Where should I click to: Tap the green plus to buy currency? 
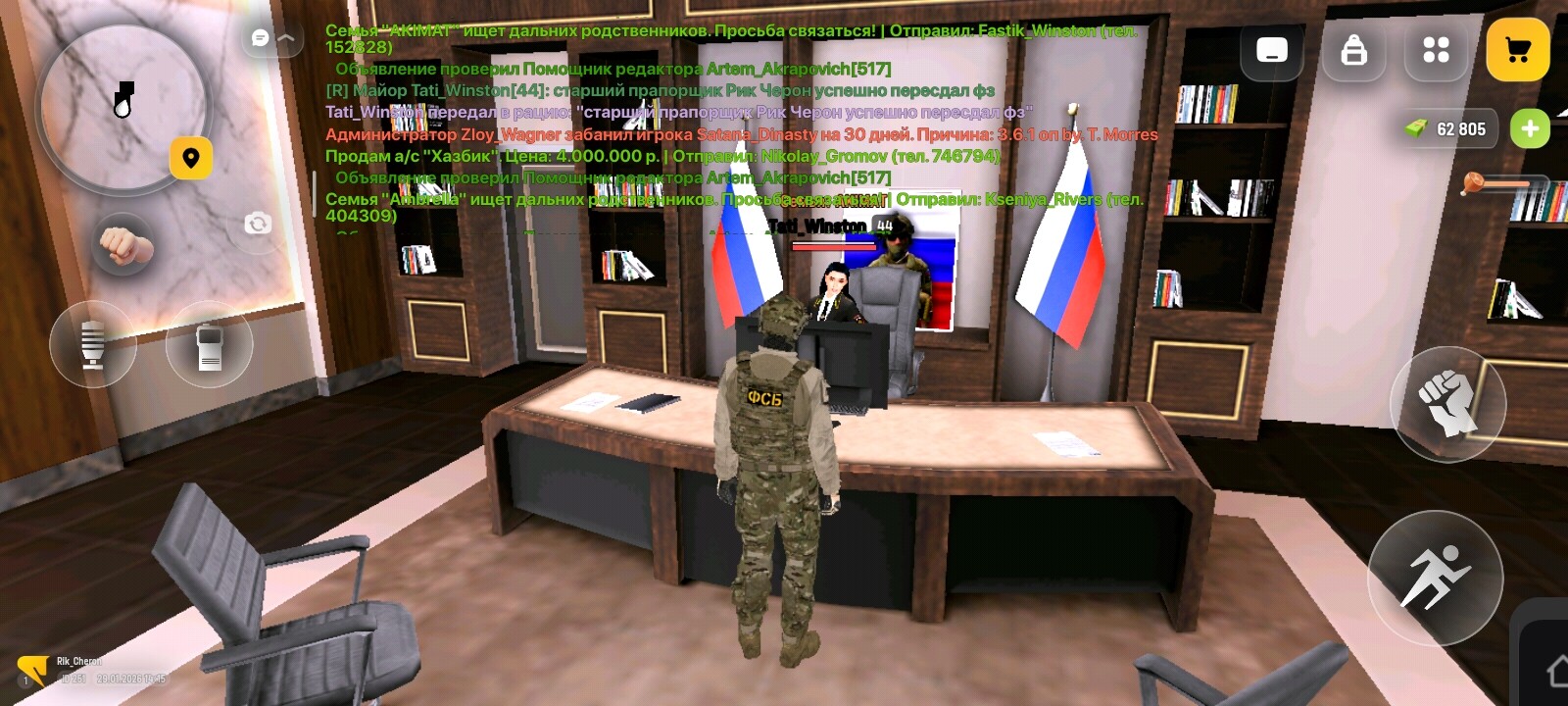coord(1529,127)
